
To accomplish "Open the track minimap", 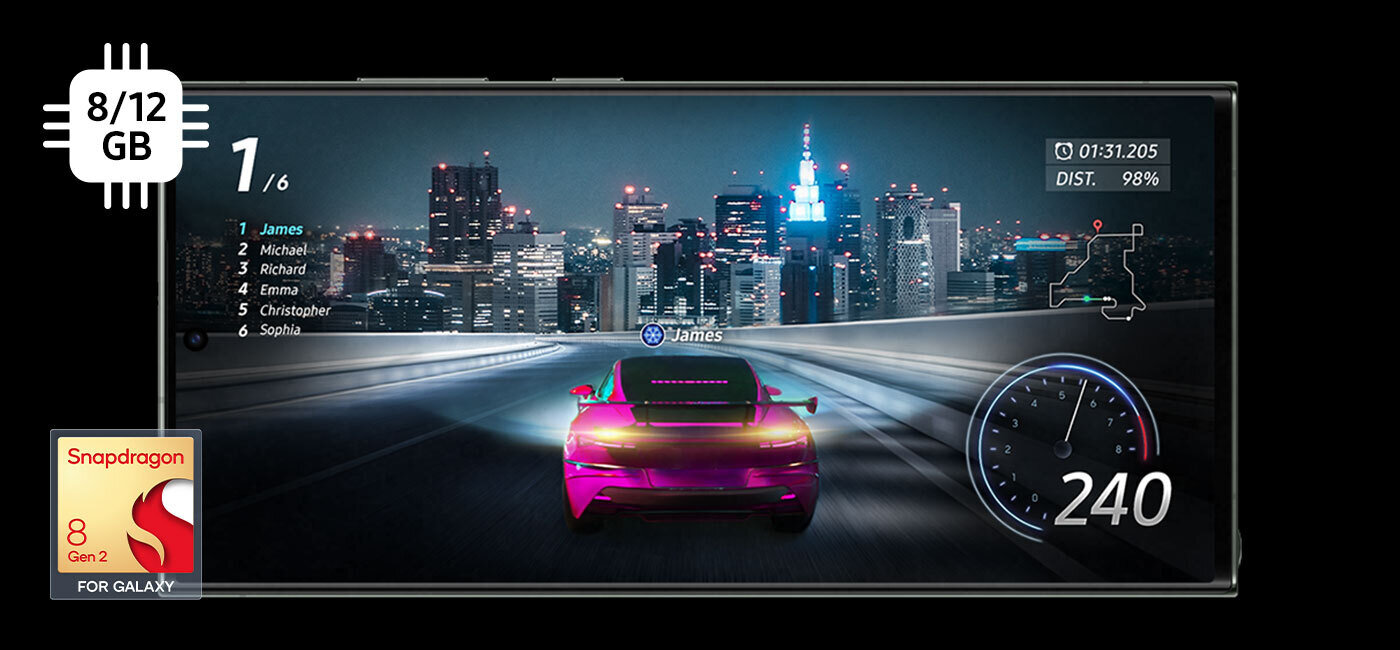I will pos(1099,271).
